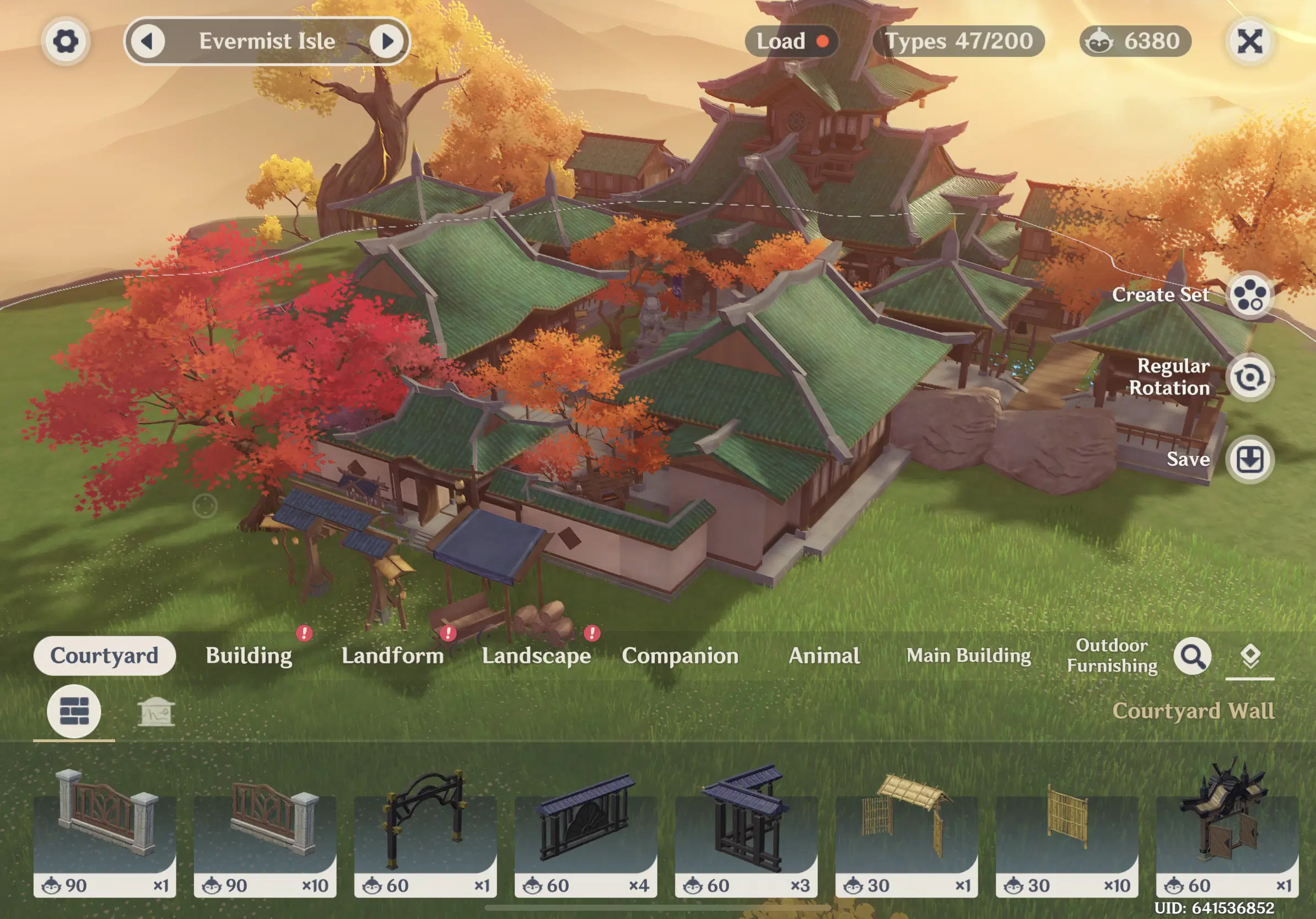Close the furnishing editor

pyautogui.click(x=1249, y=41)
